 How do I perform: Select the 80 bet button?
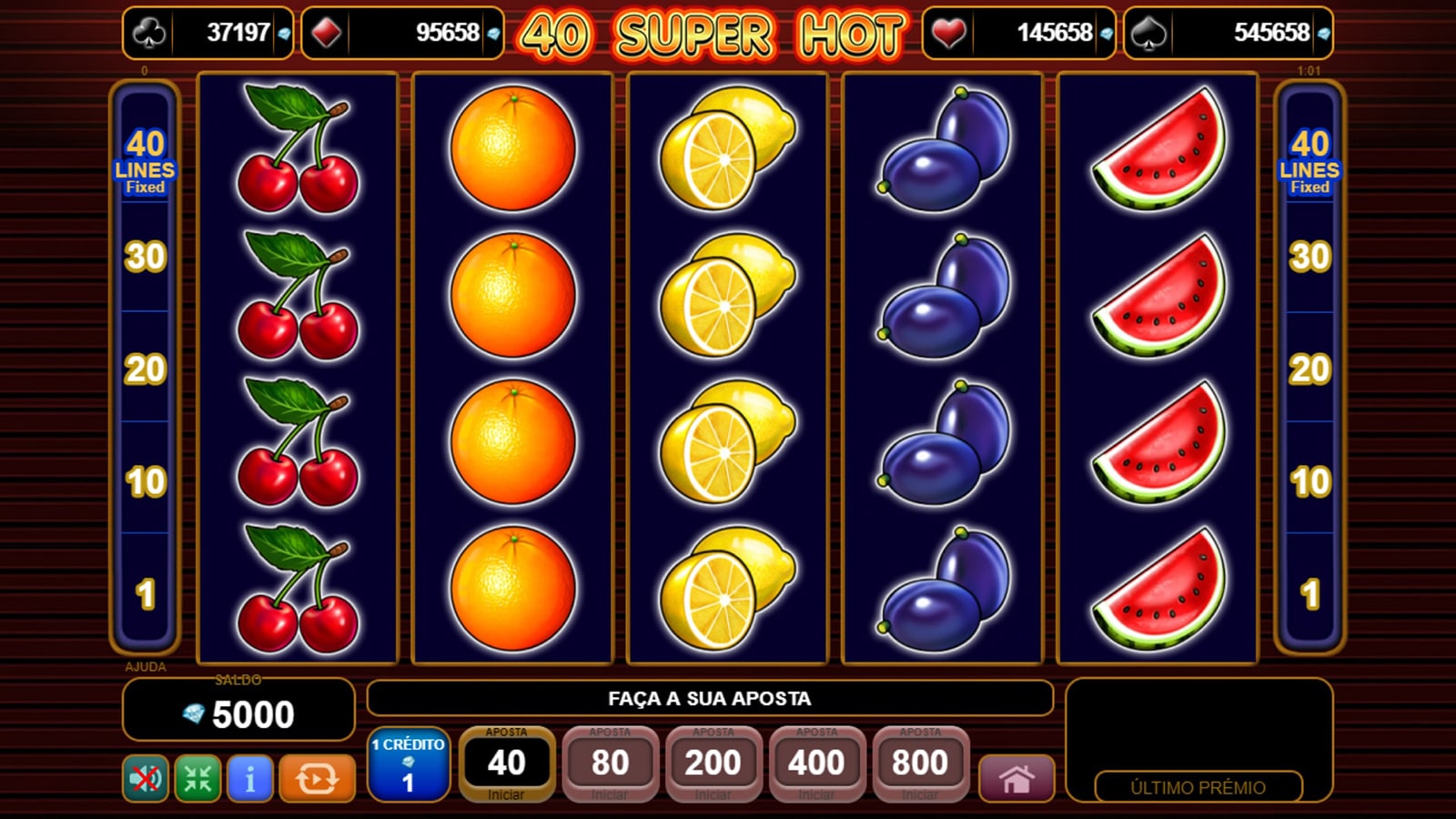pos(610,763)
